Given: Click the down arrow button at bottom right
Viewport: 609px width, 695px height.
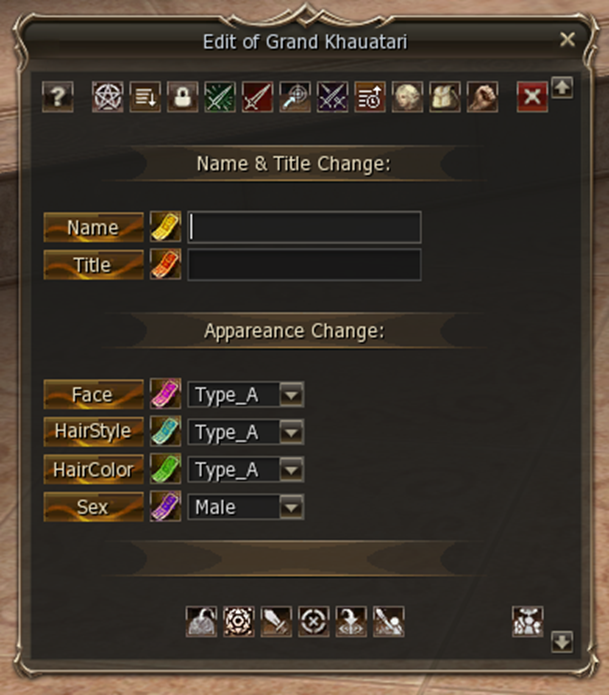Looking at the screenshot, I should point(562,642).
